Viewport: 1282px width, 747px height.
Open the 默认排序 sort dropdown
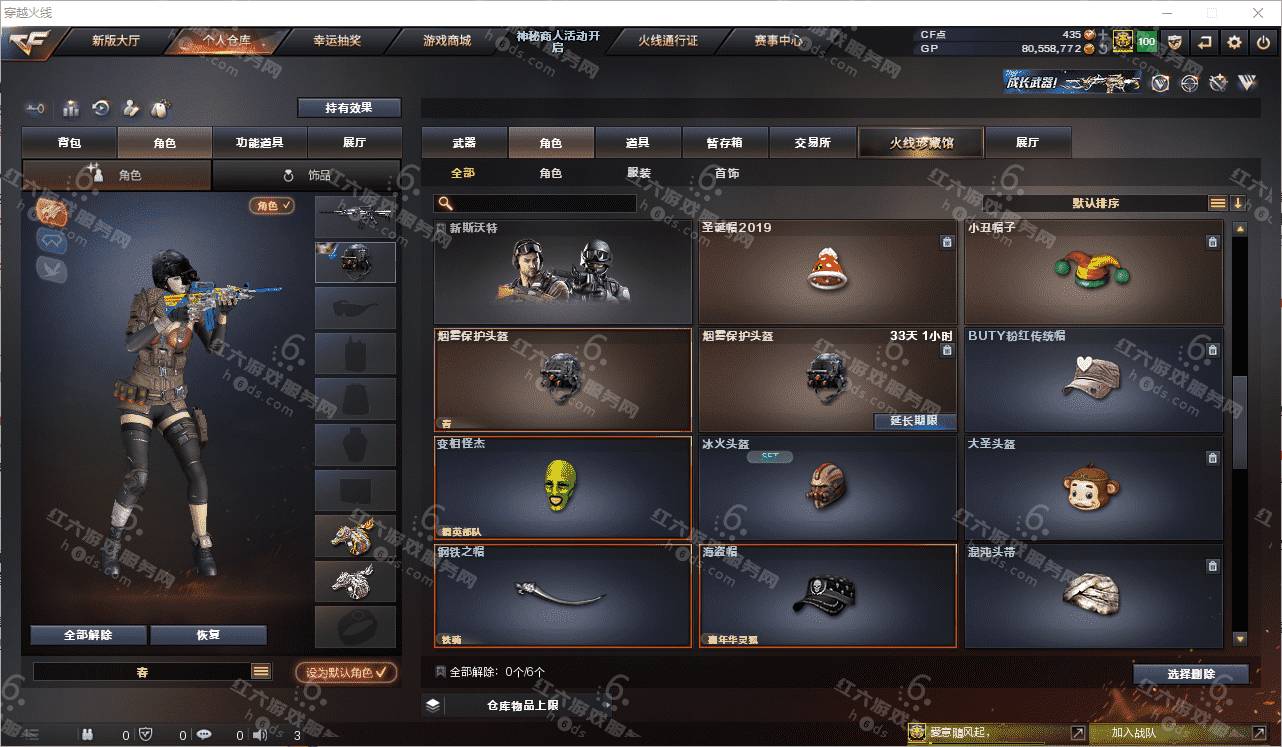(x=1095, y=203)
